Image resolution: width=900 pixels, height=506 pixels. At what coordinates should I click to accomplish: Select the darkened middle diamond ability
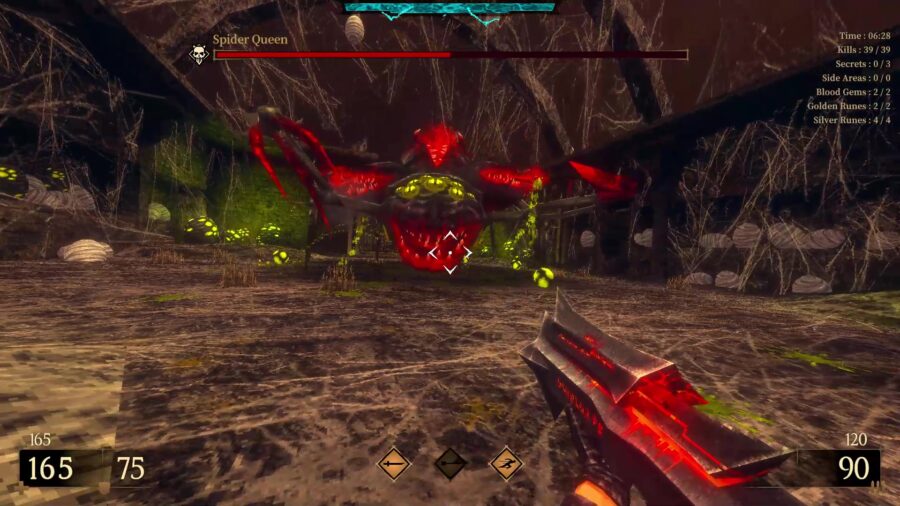click(x=450, y=463)
